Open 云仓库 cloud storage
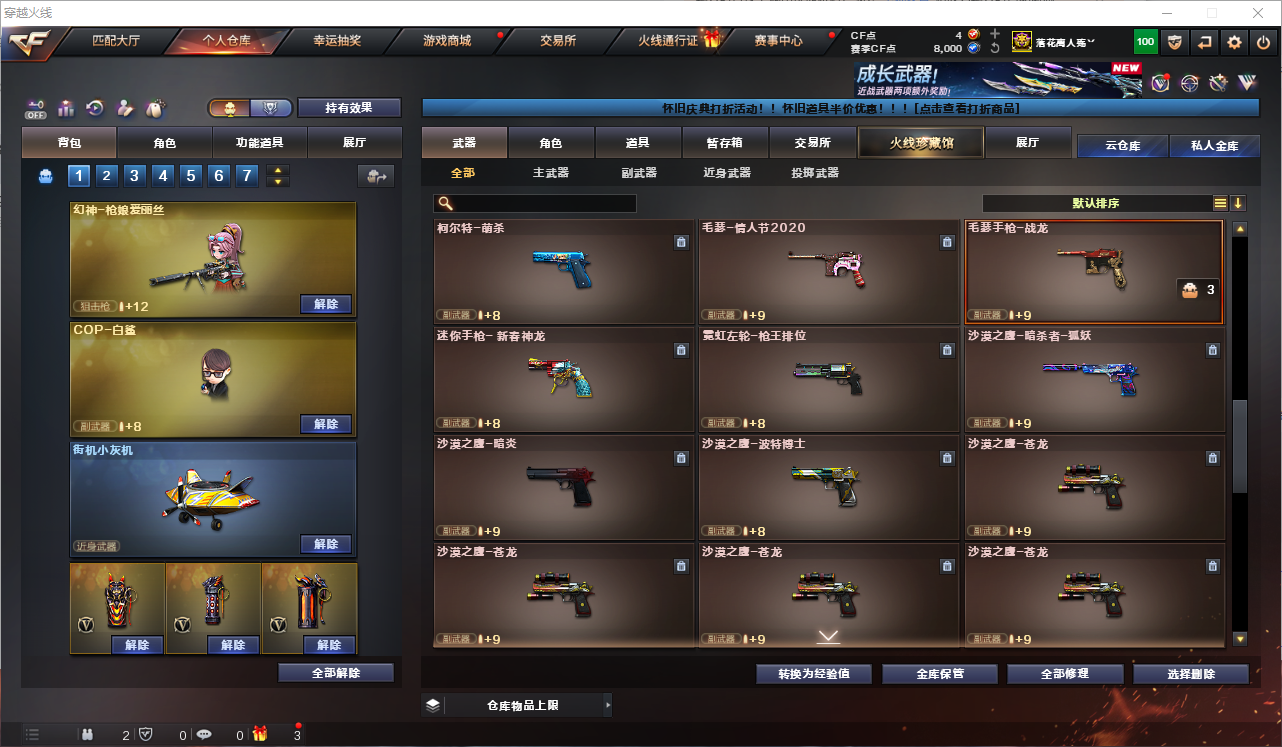 [x=1122, y=146]
